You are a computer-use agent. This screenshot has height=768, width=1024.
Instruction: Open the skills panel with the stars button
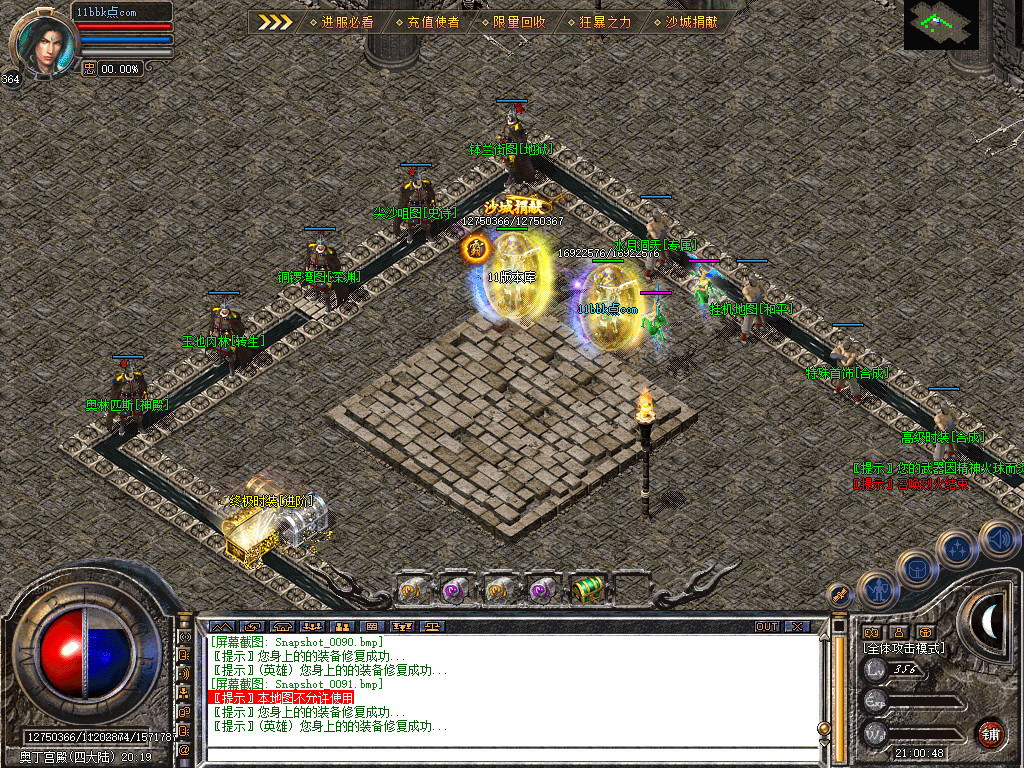[957, 550]
